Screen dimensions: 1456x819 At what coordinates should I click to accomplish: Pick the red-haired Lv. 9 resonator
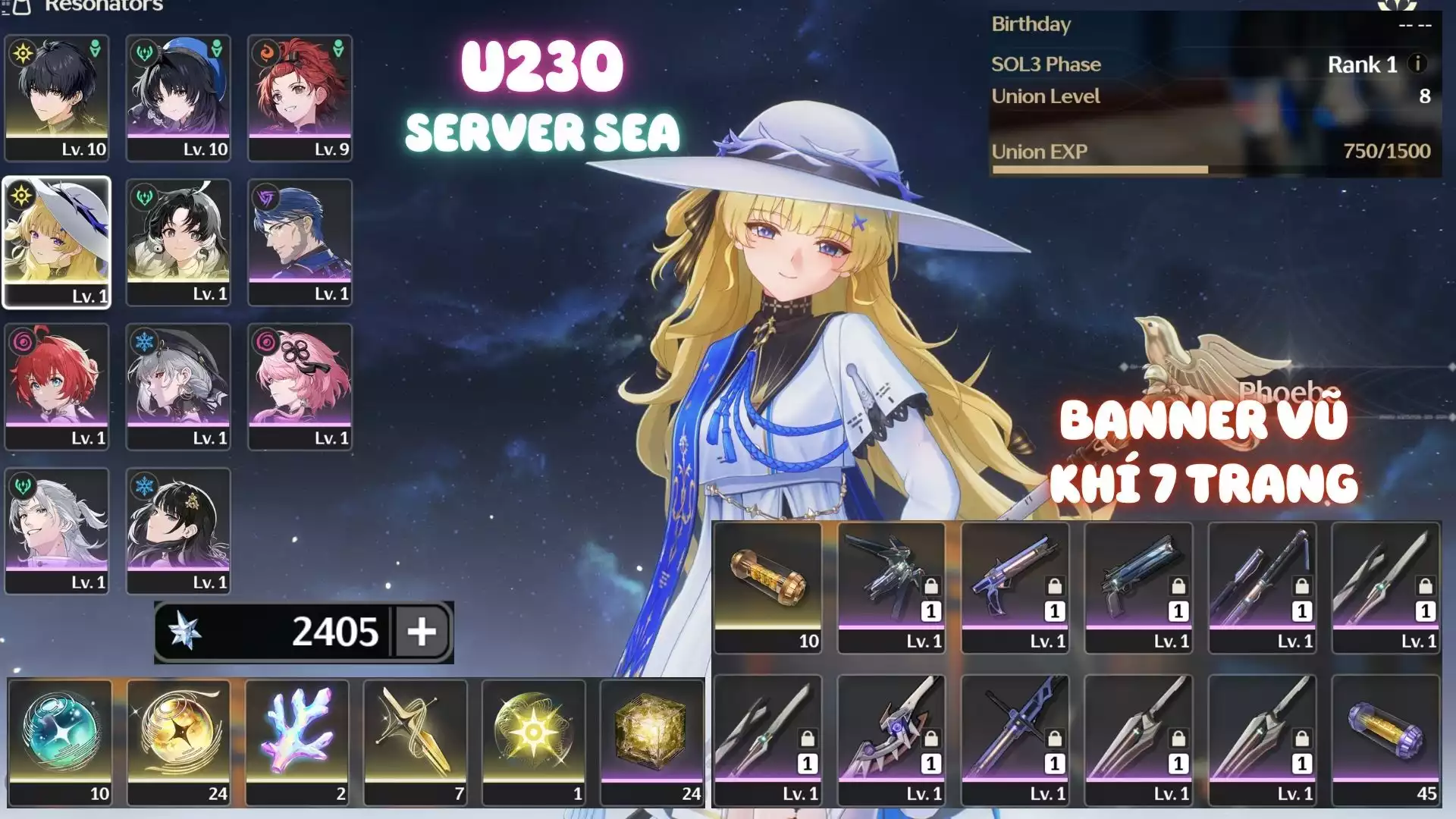[x=300, y=97]
